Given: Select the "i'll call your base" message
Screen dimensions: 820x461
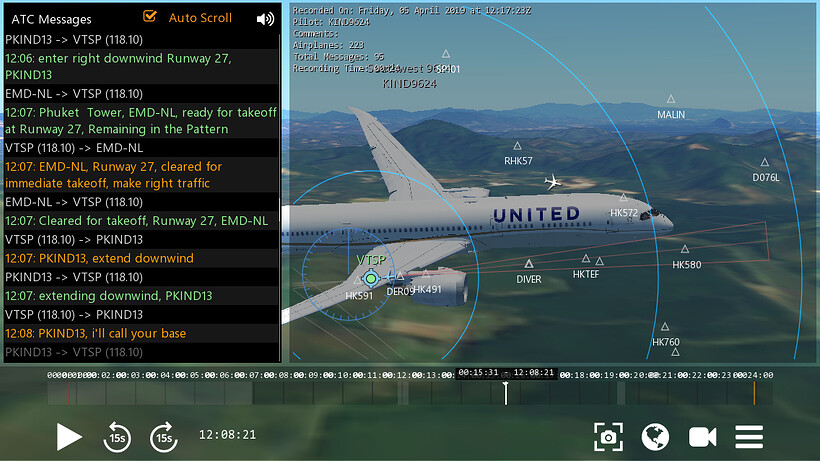Looking at the screenshot, I should point(96,333).
